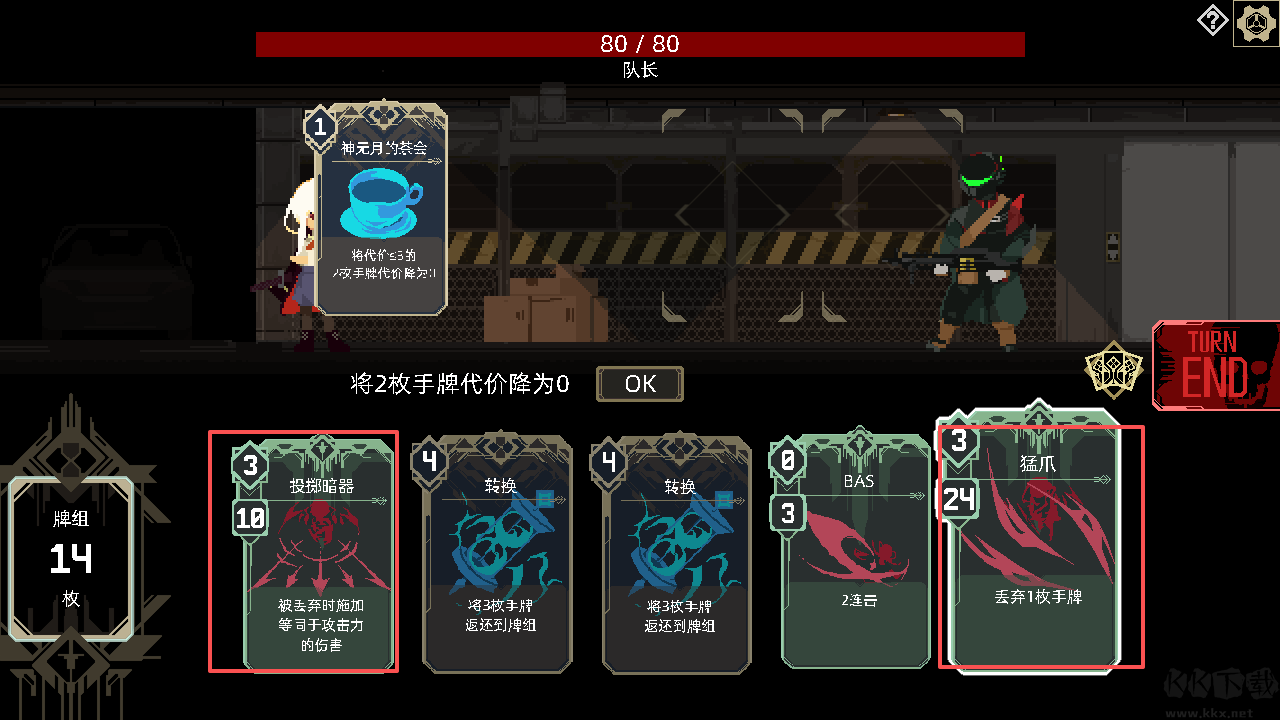Screen dimensions: 1280x720
Task: Click the 0 cost gem on BAS card
Action: pyautogui.click(x=786, y=462)
